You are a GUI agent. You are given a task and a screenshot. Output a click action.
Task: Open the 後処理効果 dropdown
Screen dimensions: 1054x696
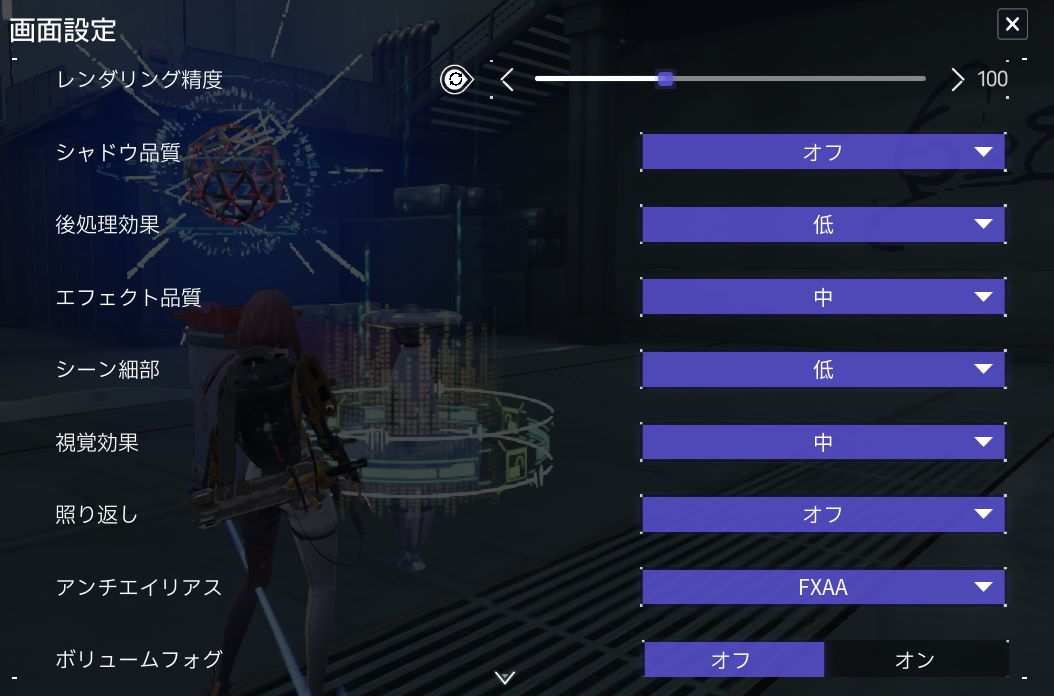(823, 225)
